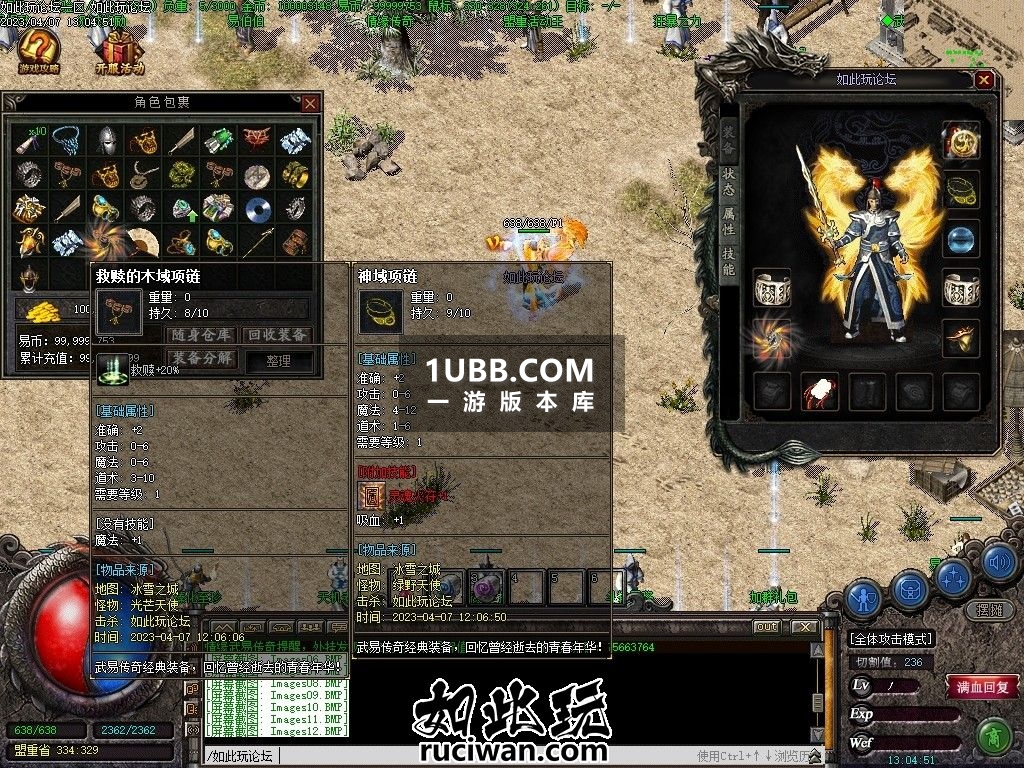This screenshot has height=768, width=1024.
Task: Open the 游戏攻略 game guide
Action: point(38,51)
